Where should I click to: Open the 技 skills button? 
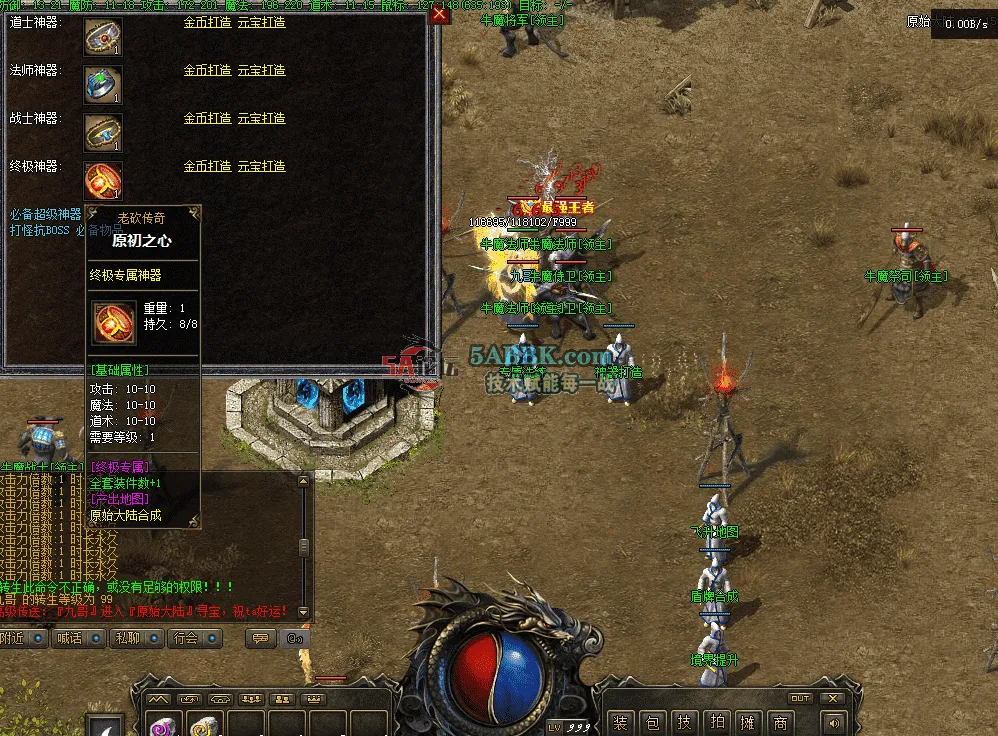point(683,723)
